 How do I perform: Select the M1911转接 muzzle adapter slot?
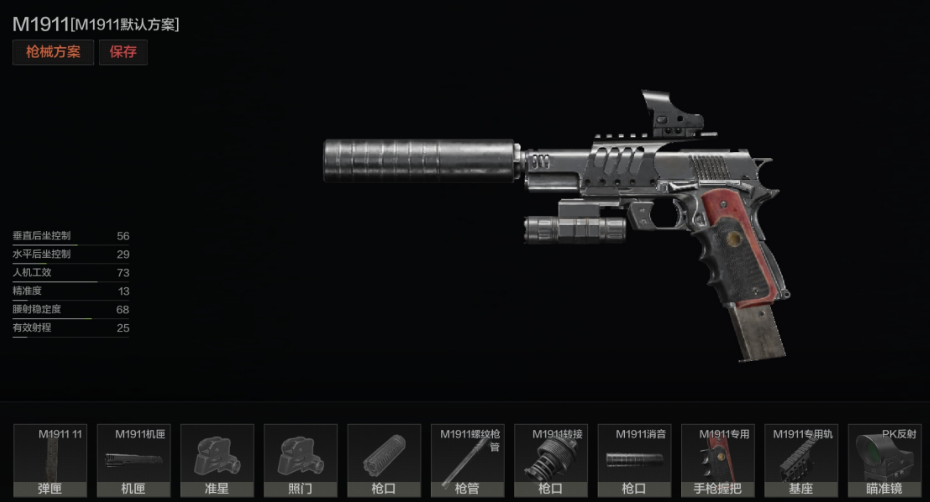pos(551,461)
